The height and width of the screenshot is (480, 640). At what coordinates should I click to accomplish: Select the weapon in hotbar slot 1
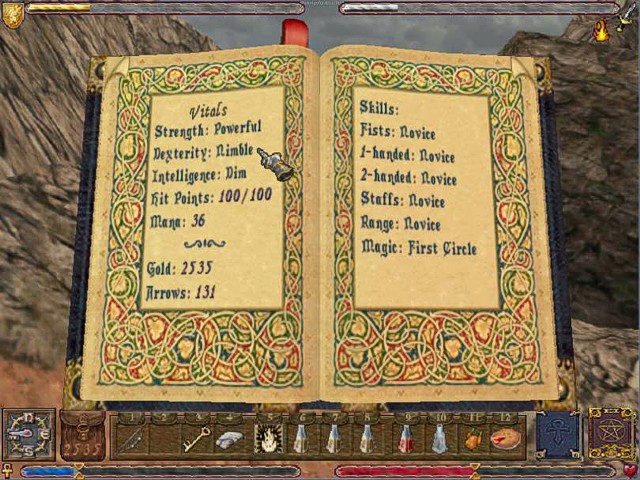tap(132, 438)
